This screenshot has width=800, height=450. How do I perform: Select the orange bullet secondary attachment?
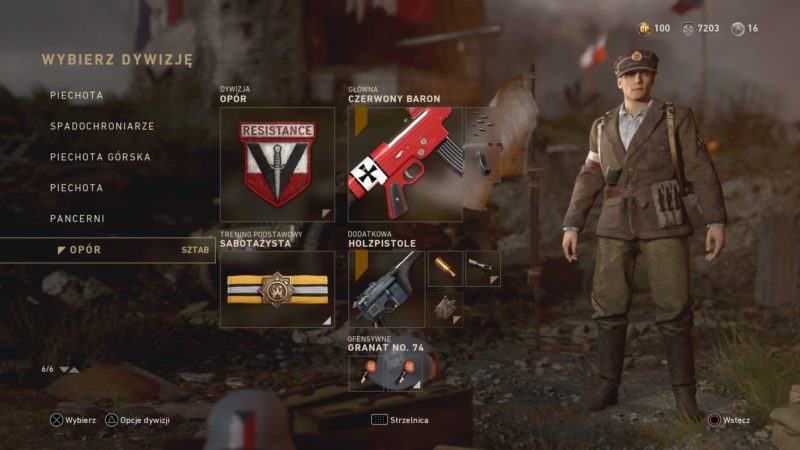[x=445, y=268]
